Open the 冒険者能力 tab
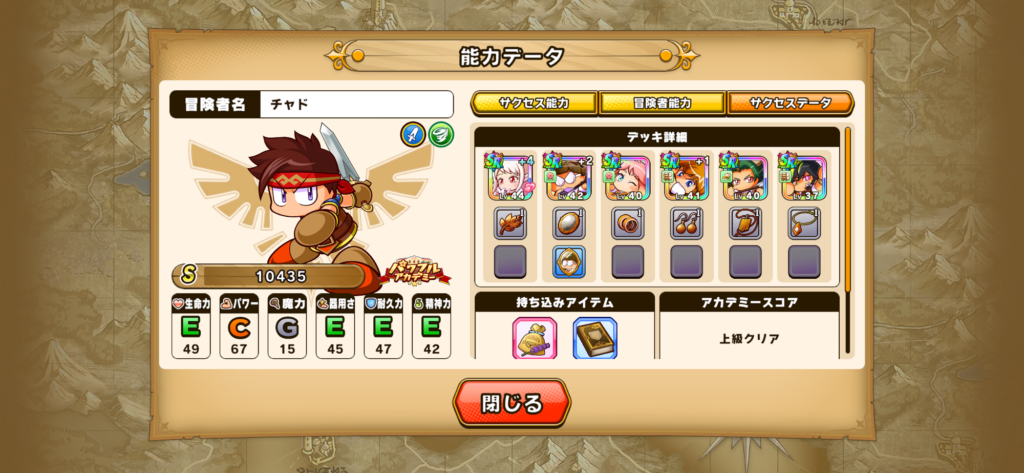This screenshot has height=473, width=1024. click(x=662, y=103)
